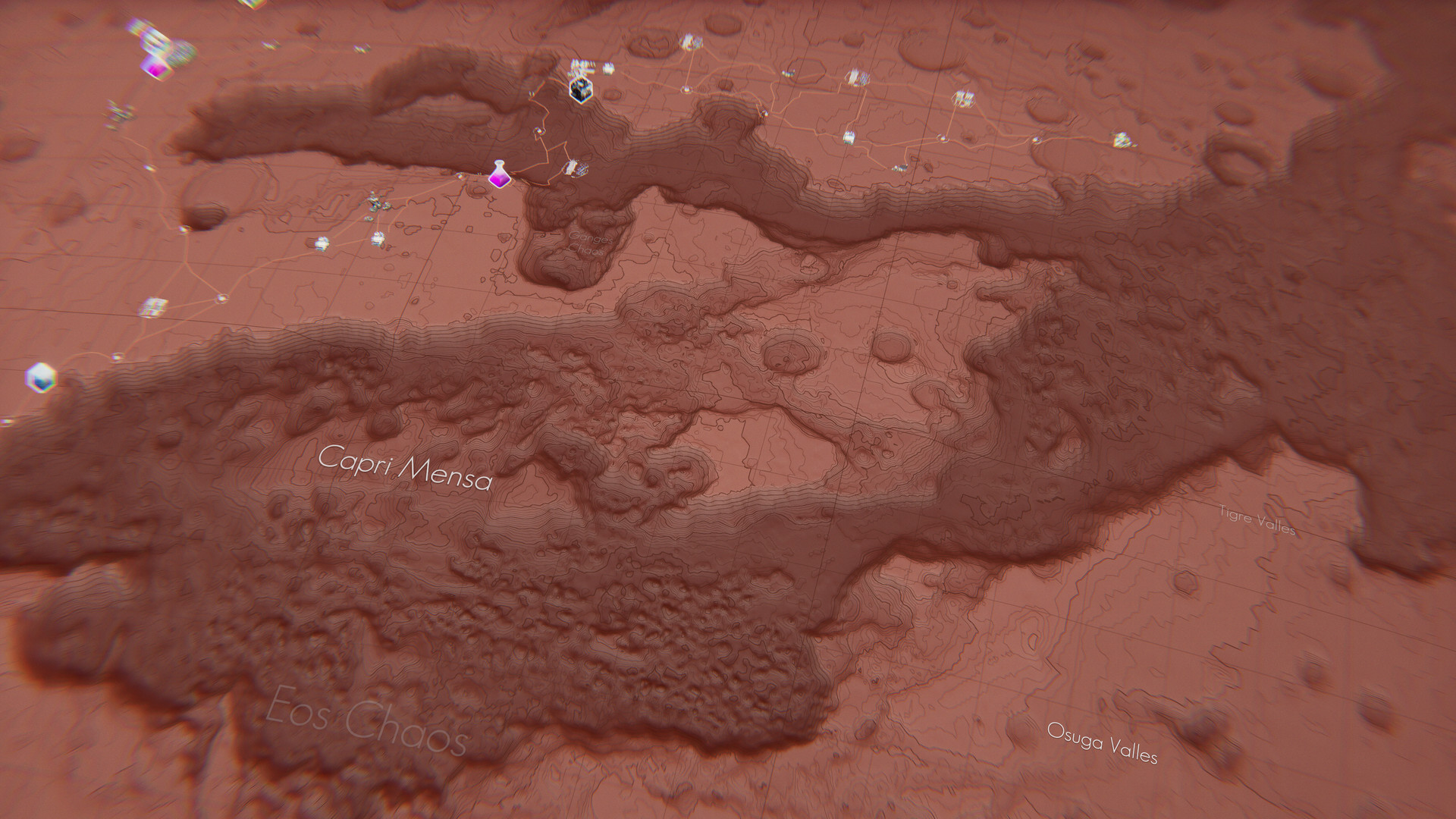Click the white hexagon marker on the left edge
The width and height of the screenshot is (1456, 819).
[x=42, y=377]
